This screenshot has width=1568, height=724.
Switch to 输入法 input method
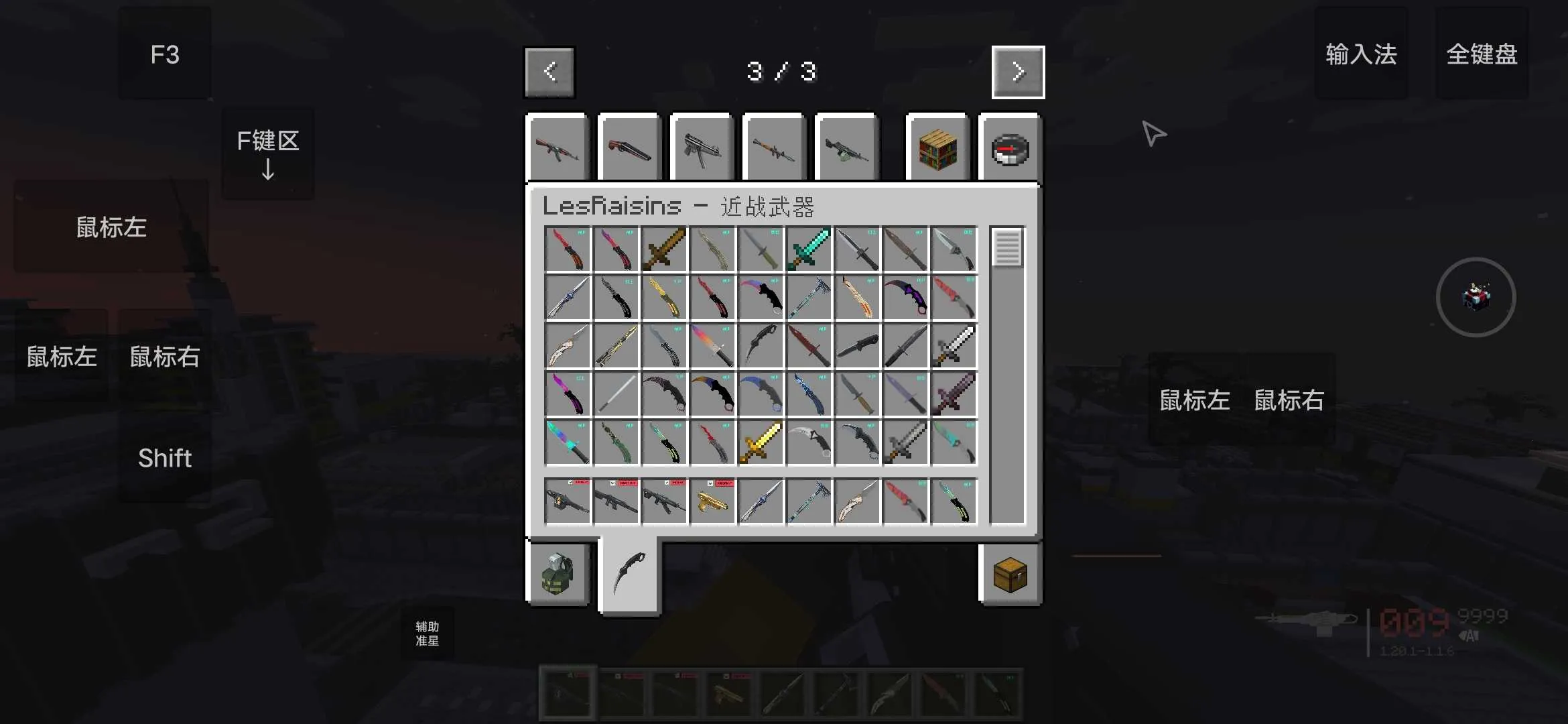tap(1362, 55)
